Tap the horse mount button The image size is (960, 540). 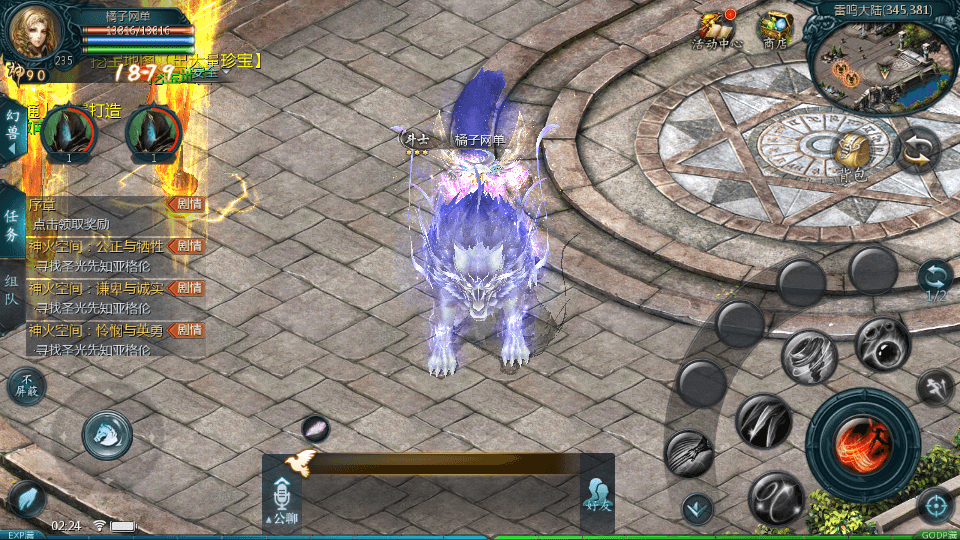[x=107, y=434]
